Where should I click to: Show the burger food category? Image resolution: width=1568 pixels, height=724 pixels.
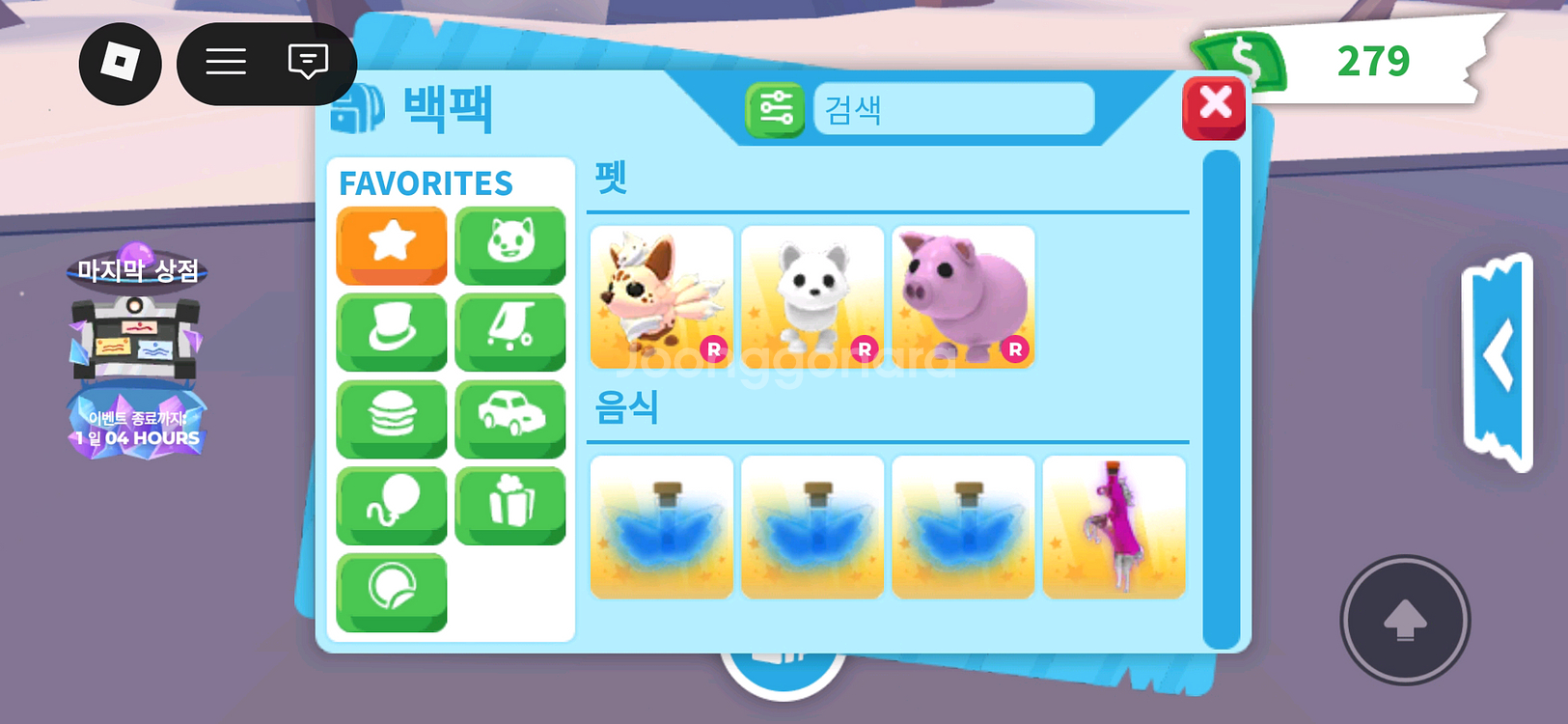pyautogui.click(x=392, y=417)
